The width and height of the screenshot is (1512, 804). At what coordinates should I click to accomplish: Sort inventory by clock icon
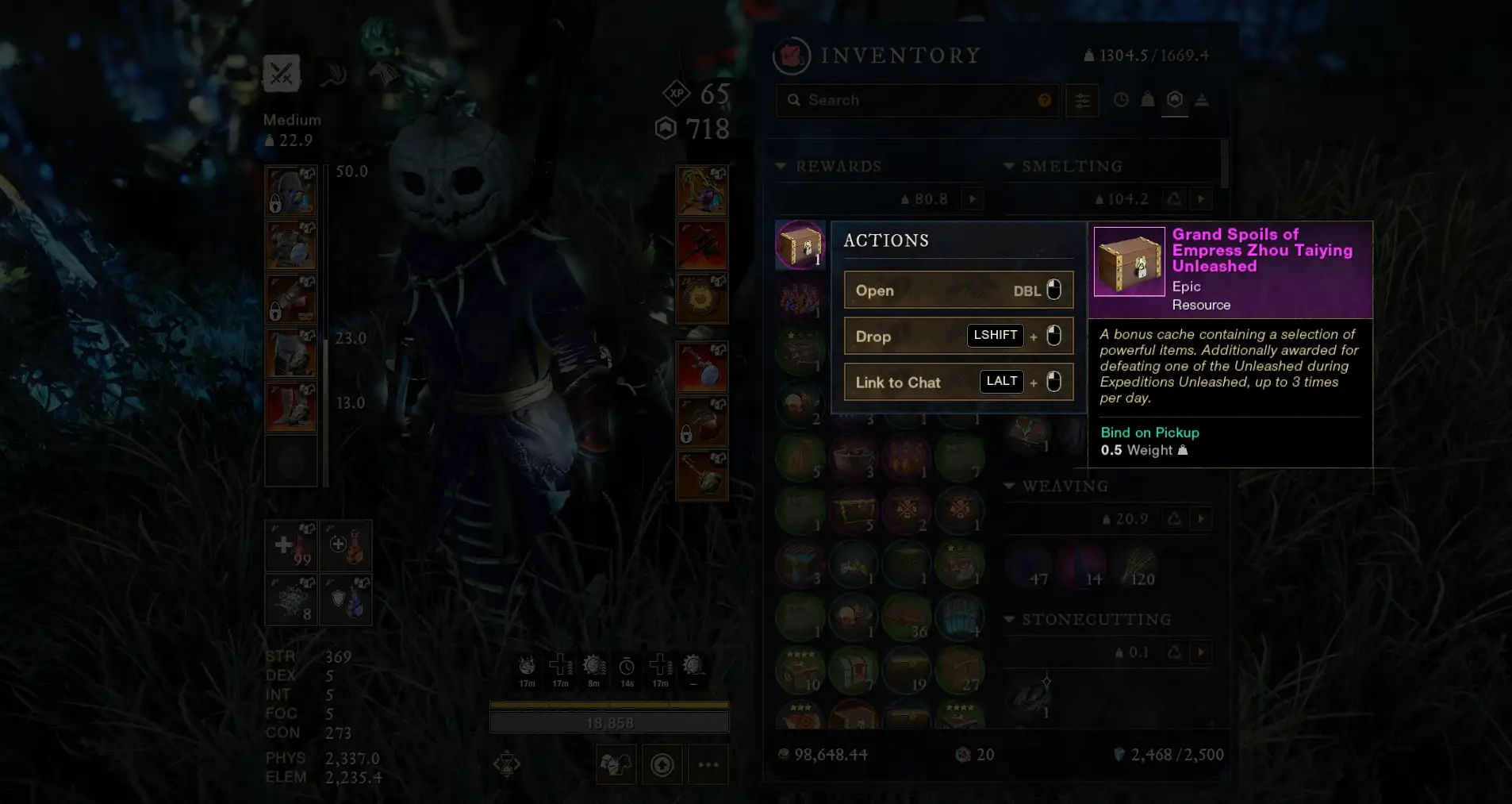tap(1121, 100)
